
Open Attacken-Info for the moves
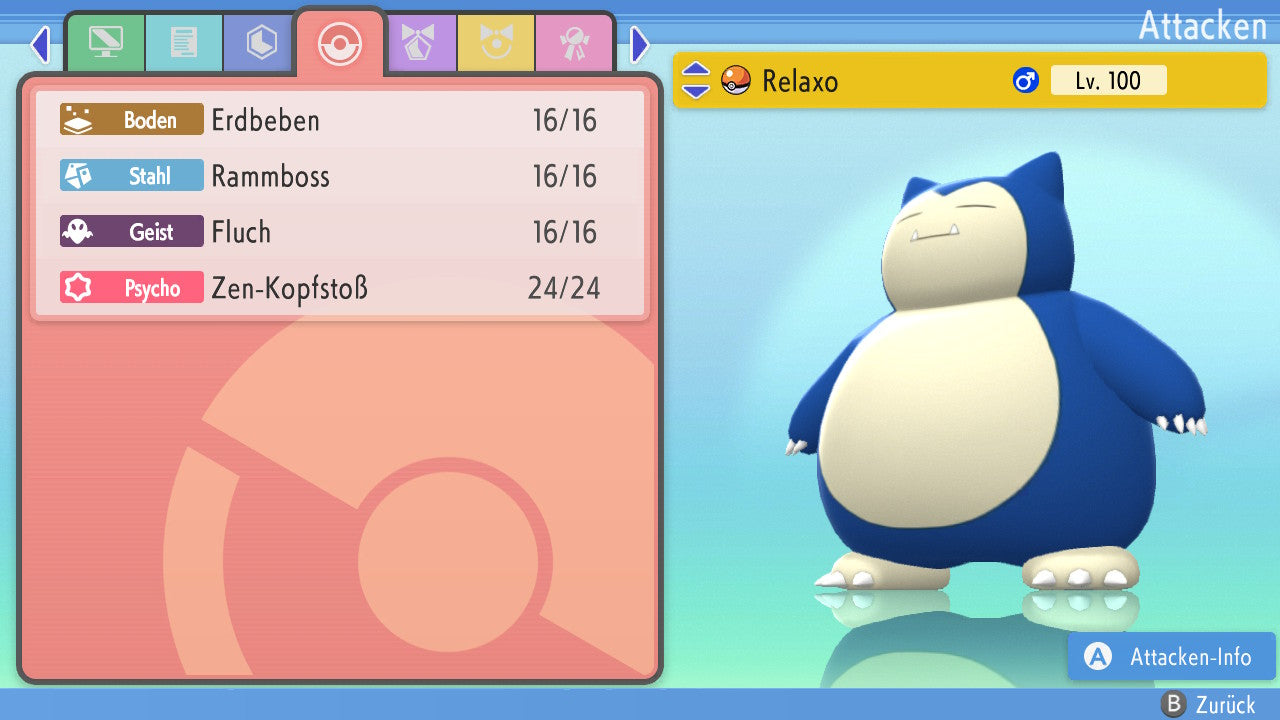pyautogui.click(x=1171, y=657)
